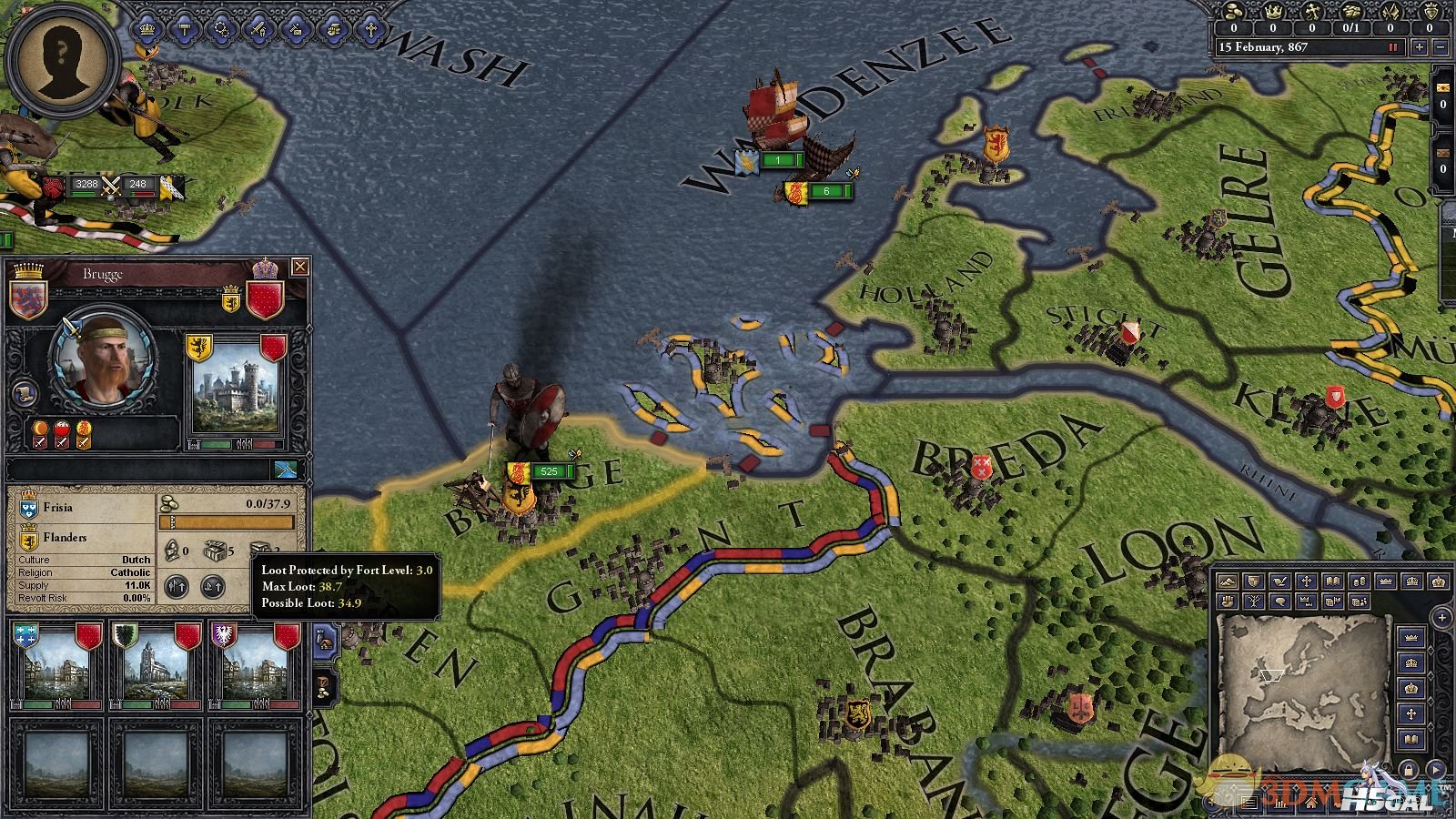The height and width of the screenshot is (819, 1456).
Task: Open the unknown character portrait silhouette
Action: 60,62
